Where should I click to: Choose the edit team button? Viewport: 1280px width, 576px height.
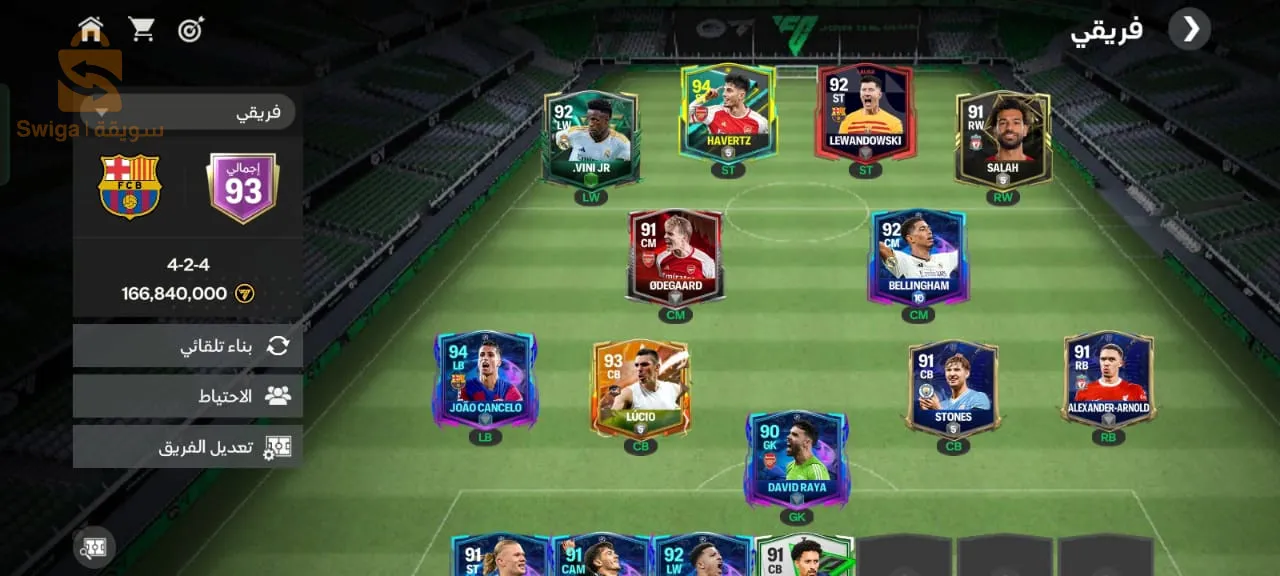pos(188,447)
